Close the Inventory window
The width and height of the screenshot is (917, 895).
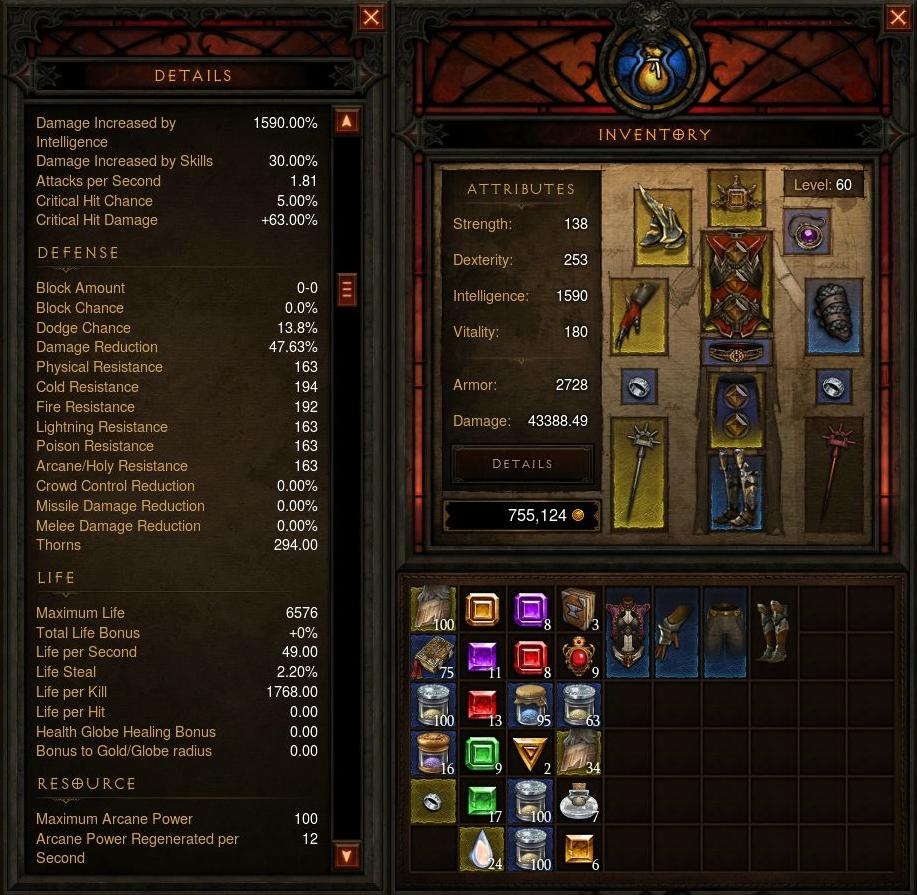pyautogui.click(x=898, y=17)
